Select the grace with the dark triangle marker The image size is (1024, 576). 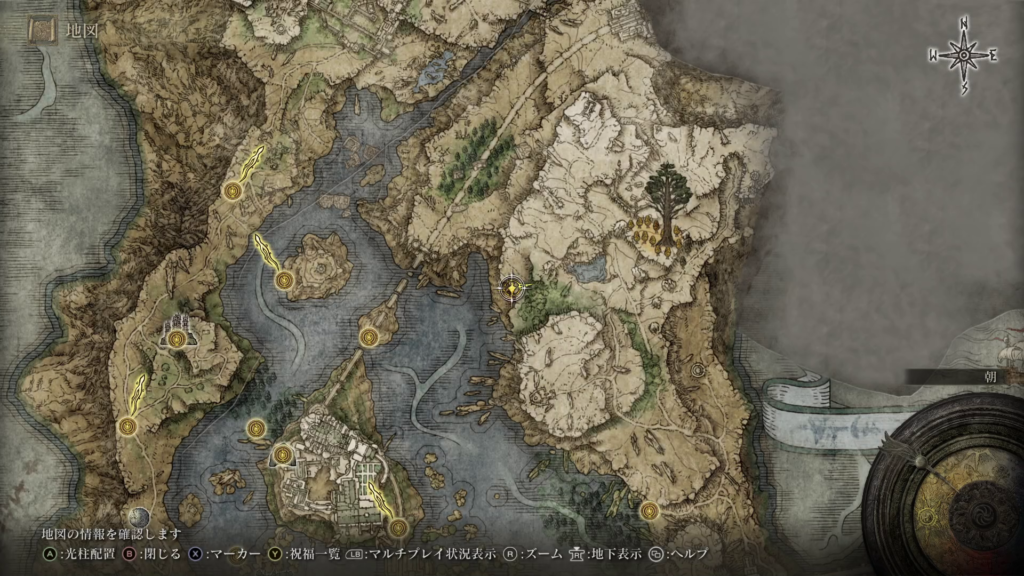[282, 455]
